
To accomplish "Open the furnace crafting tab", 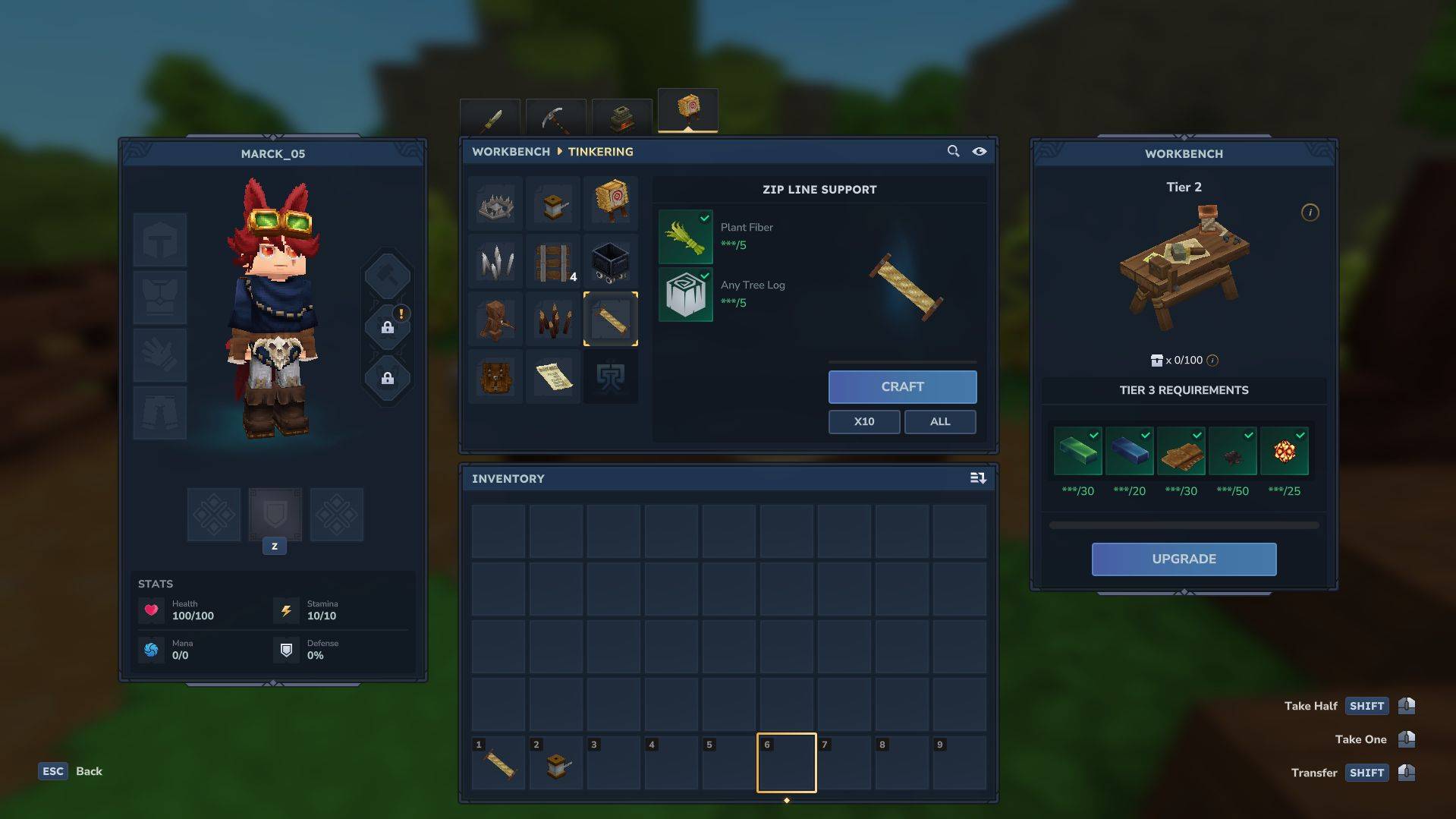I will click(621, 118).
